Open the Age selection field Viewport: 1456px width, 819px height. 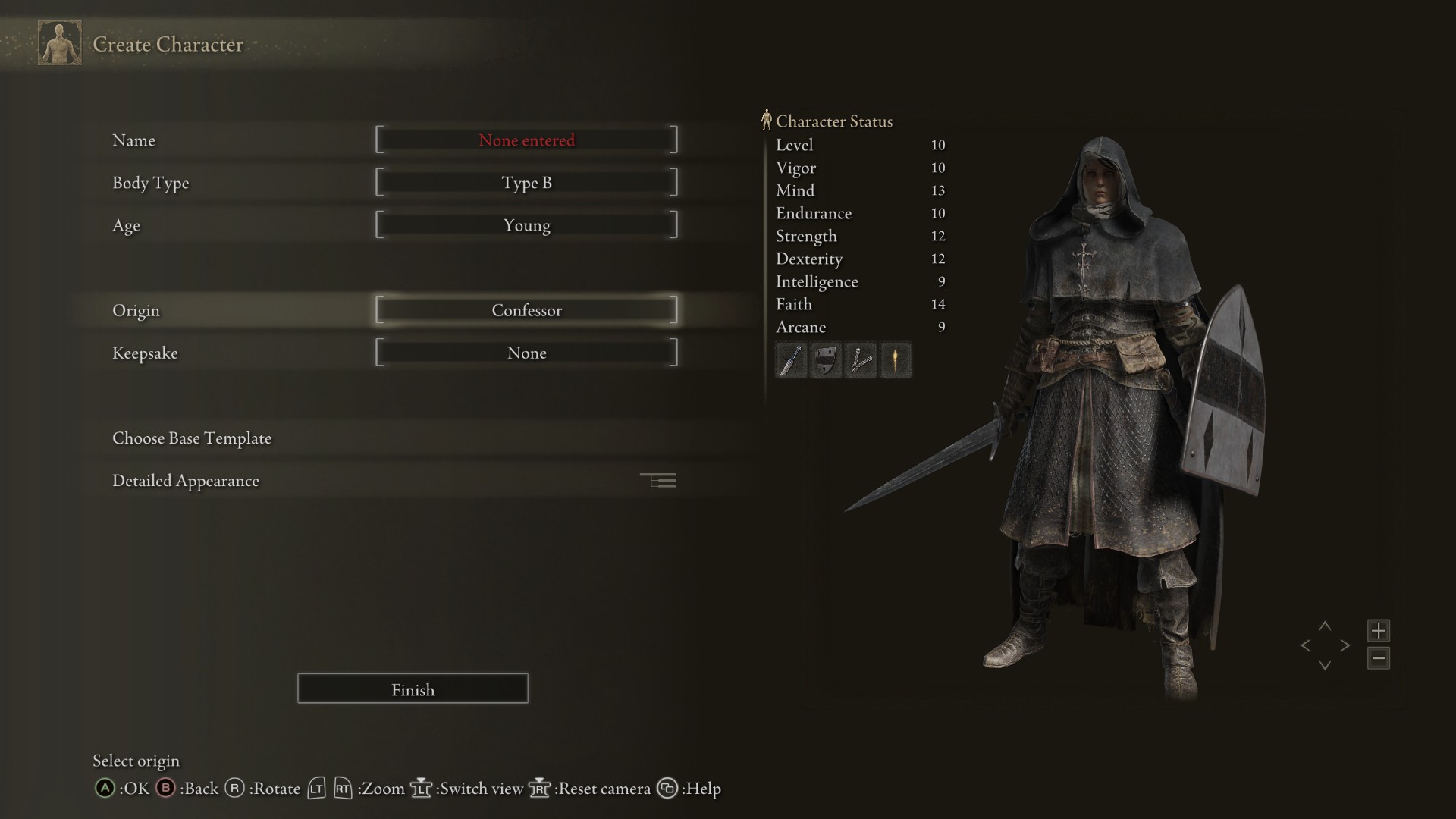(526, 225)
